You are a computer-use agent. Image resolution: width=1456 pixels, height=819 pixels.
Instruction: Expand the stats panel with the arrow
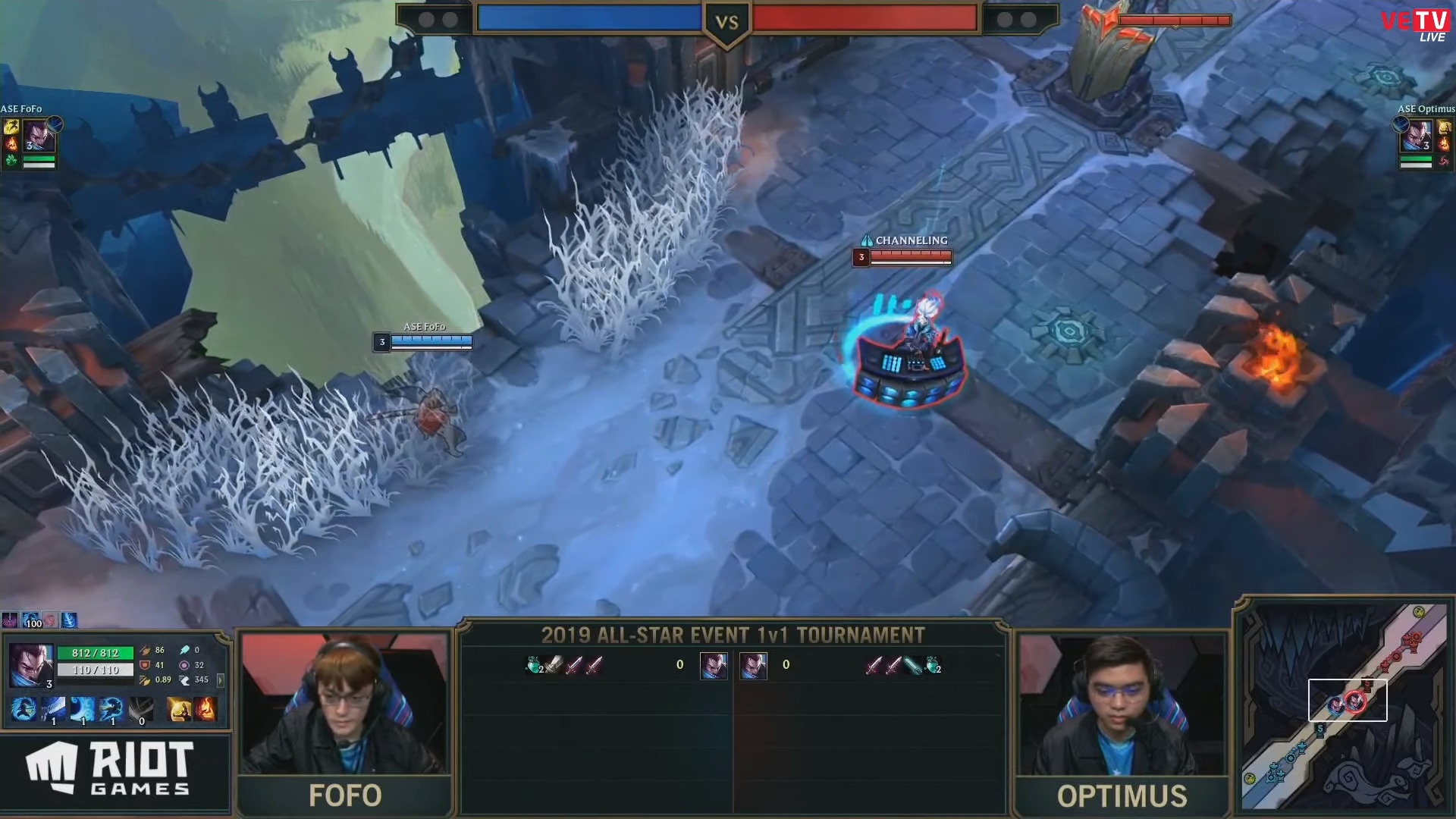221,680
